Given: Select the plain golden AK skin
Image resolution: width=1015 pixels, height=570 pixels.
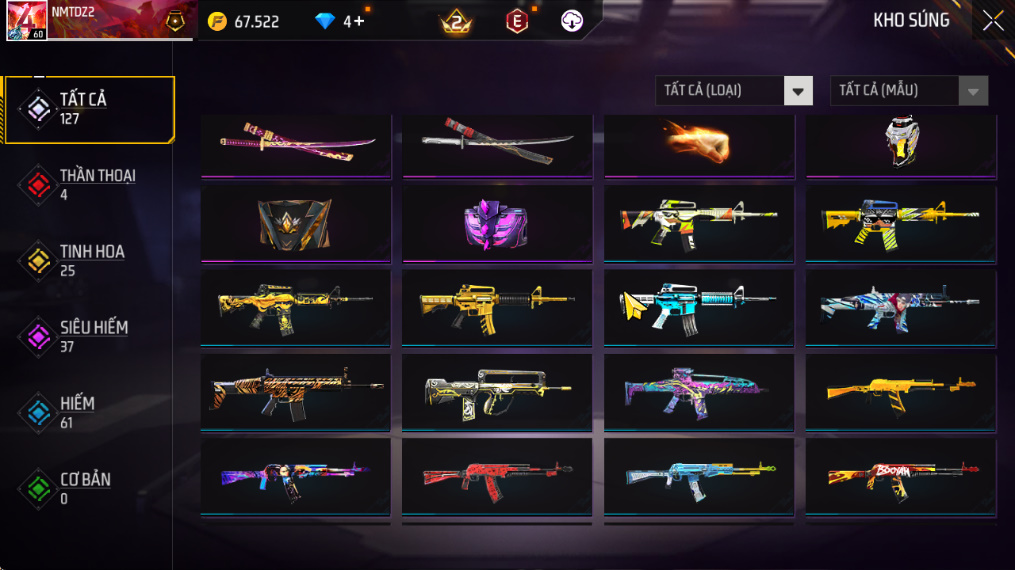Looking at the screenshot, I should pyautogui.click(x=901, y=393).
